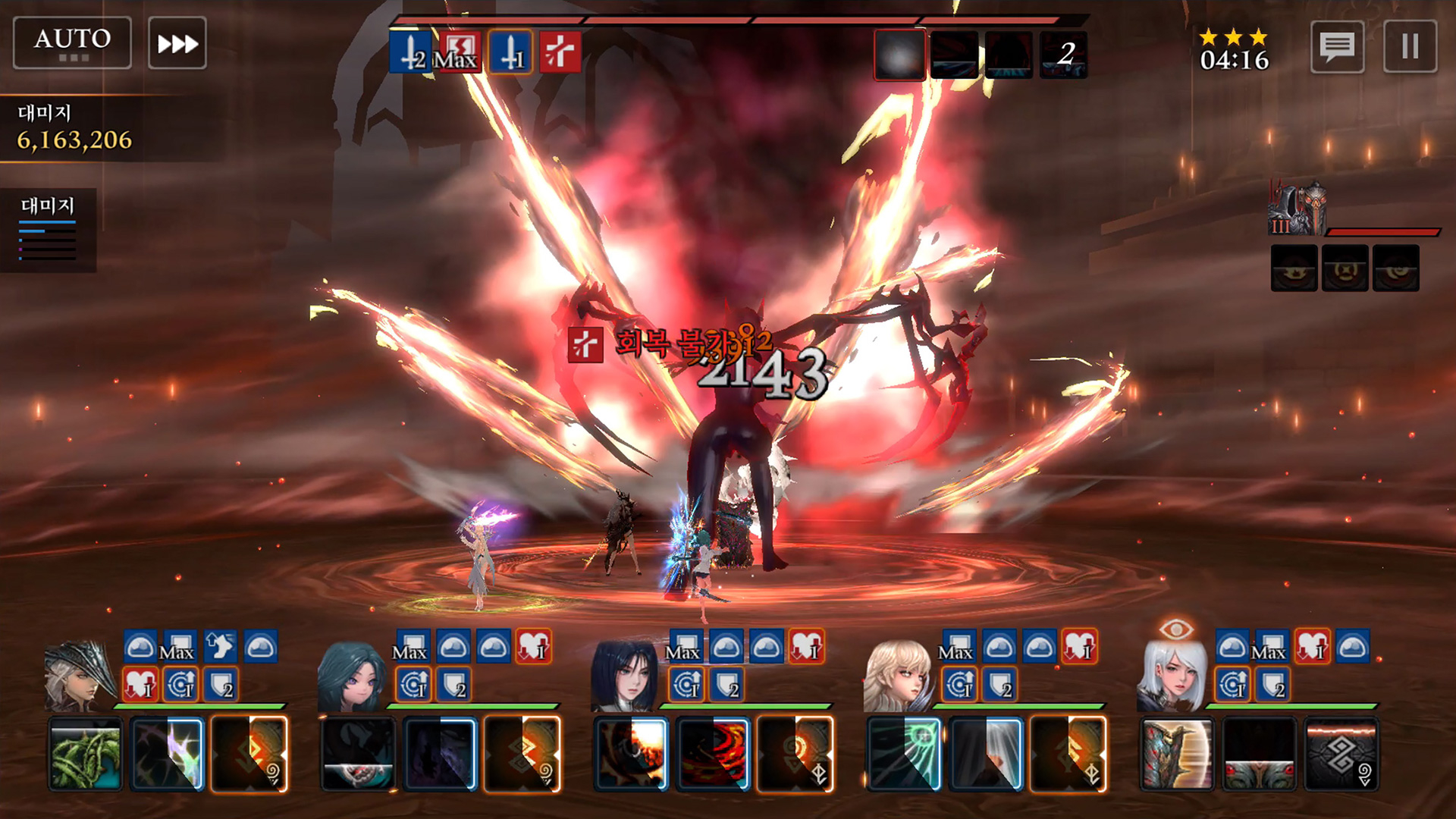Activate the grey rune skill
Viewport: 1456px width, 819px height.
pyautogui.click(x=1341, y=755)
